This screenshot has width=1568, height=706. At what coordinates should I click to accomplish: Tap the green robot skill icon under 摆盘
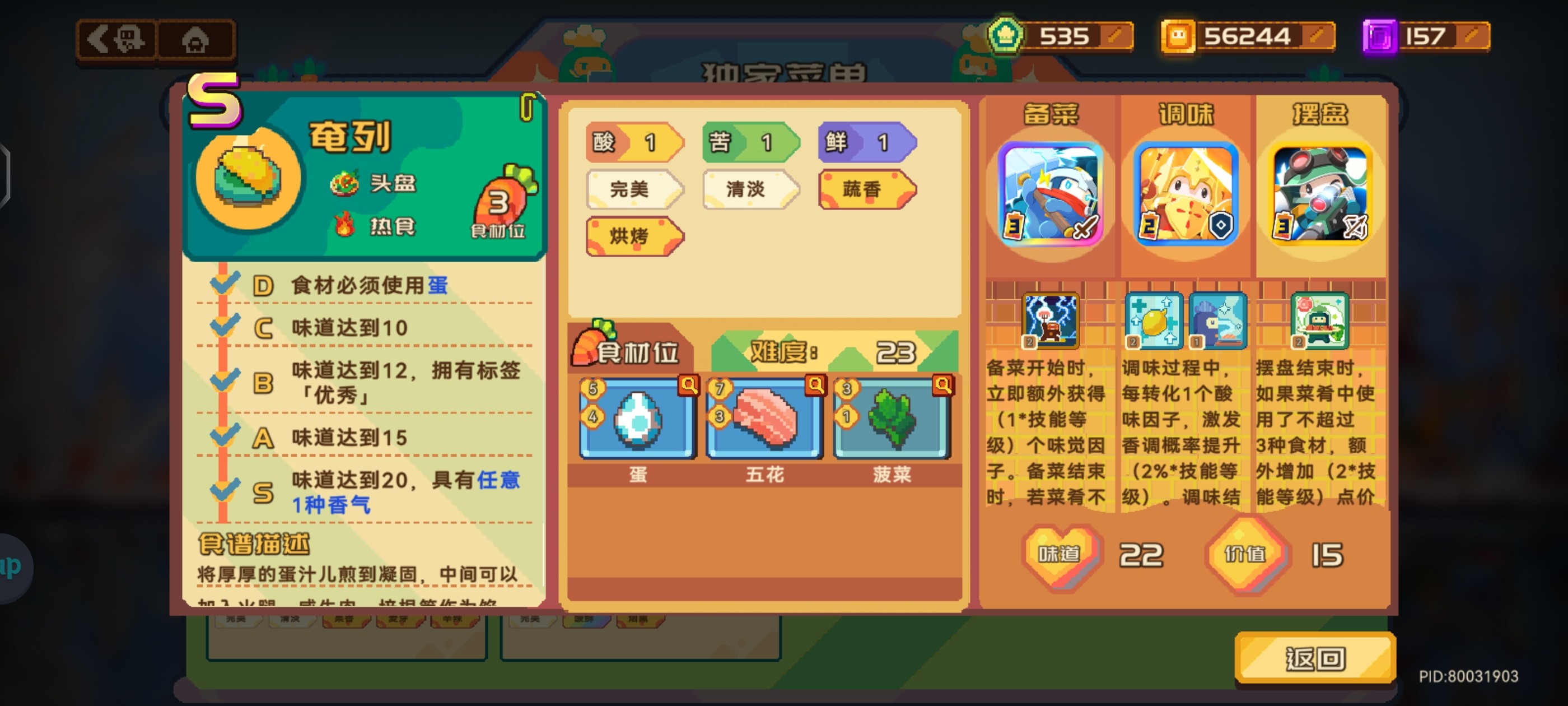click(x=1318, y=321)
